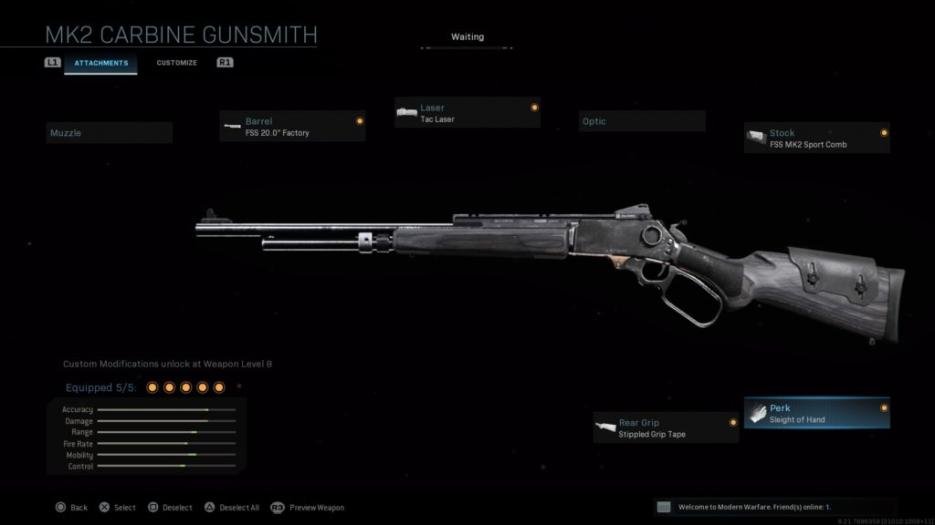Image resolution: width=935 pixels, height=525 pixels.
Task: Open the Tac Laser attachment slot
Action: 467,113
